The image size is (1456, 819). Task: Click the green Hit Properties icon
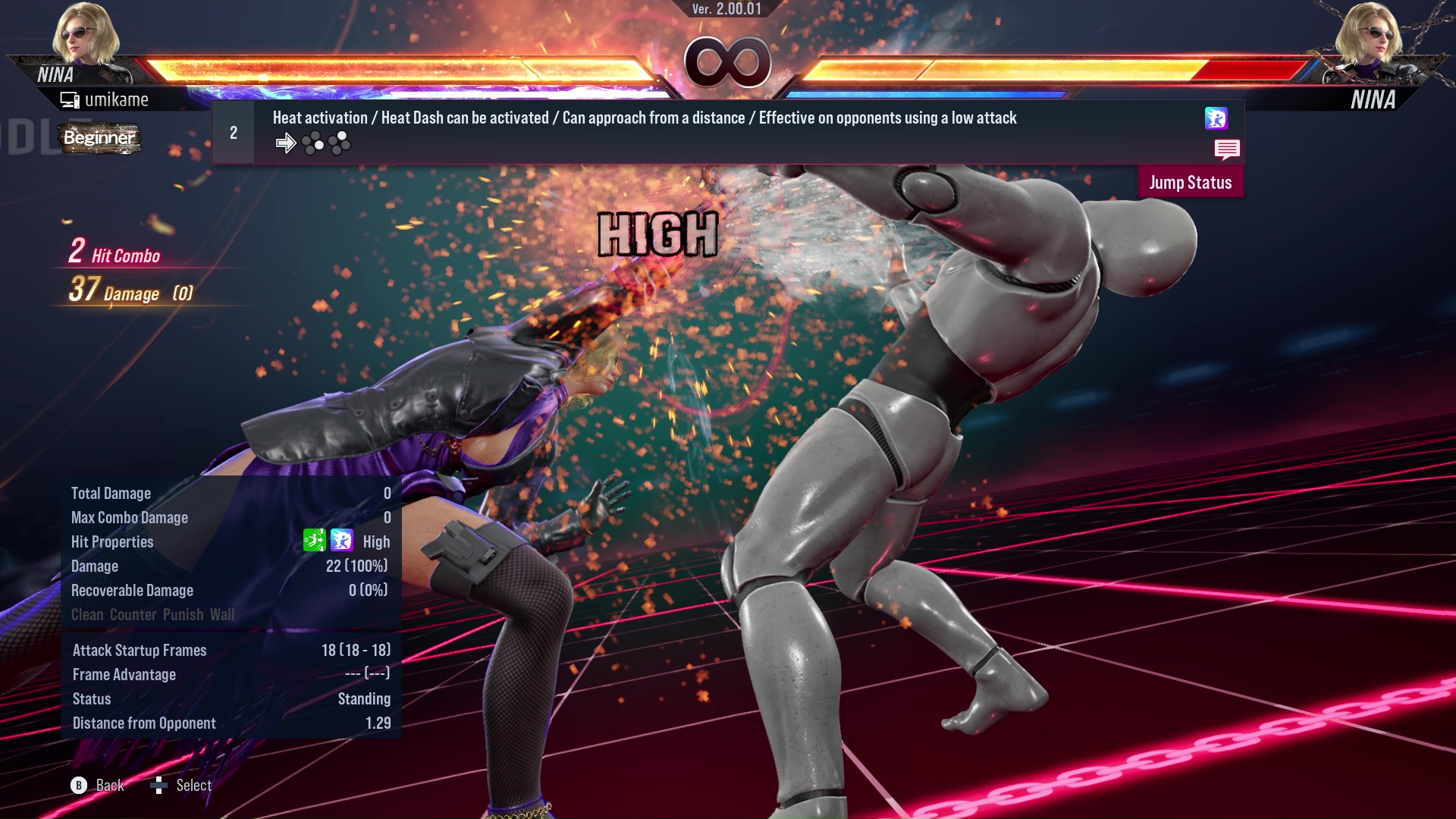tap(314, 541)
